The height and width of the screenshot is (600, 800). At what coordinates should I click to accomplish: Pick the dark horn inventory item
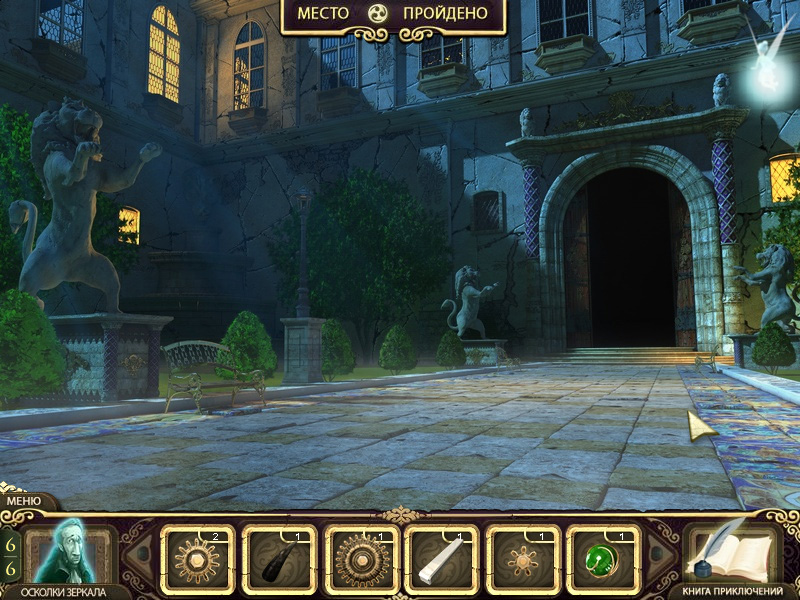(279, 557)
